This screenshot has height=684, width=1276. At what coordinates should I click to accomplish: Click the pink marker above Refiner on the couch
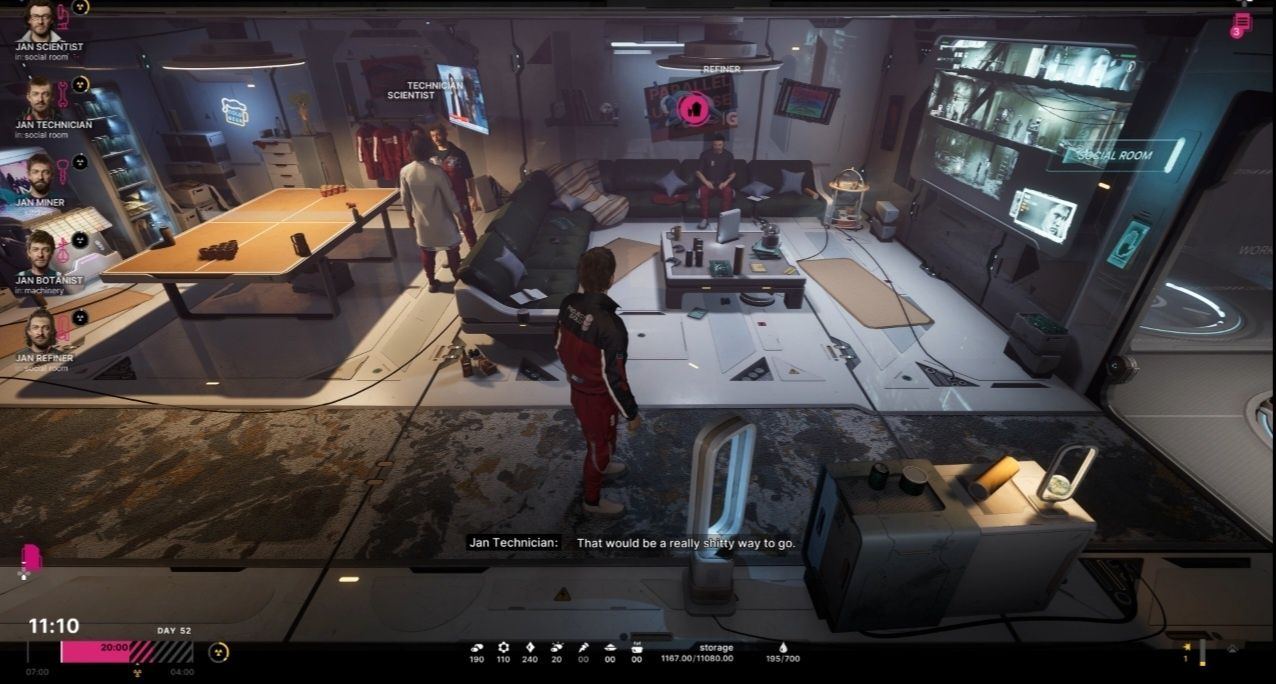click(x=692, y=107)
